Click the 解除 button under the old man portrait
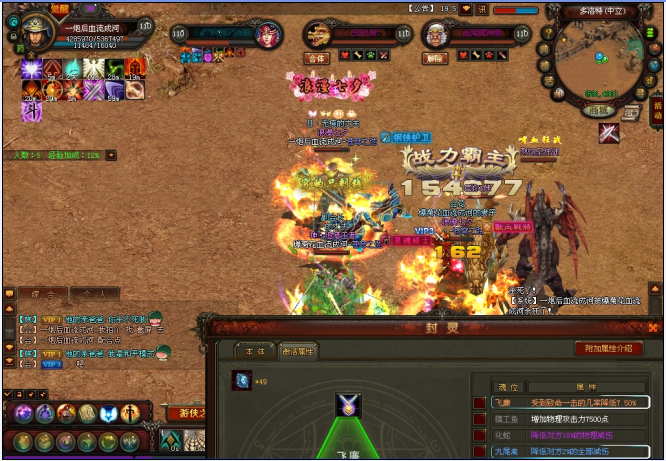The width and height of the screenshot is (666, 461). click(435, 58)
